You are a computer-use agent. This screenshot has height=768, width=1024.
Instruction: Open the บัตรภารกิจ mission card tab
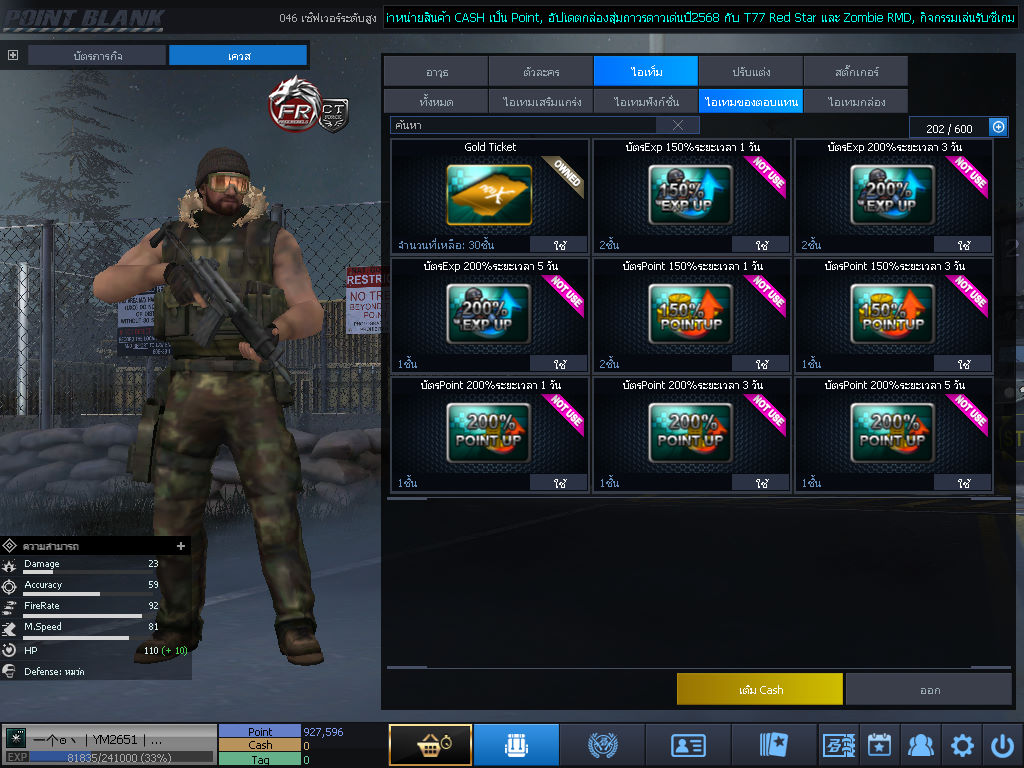click(97, 56)
